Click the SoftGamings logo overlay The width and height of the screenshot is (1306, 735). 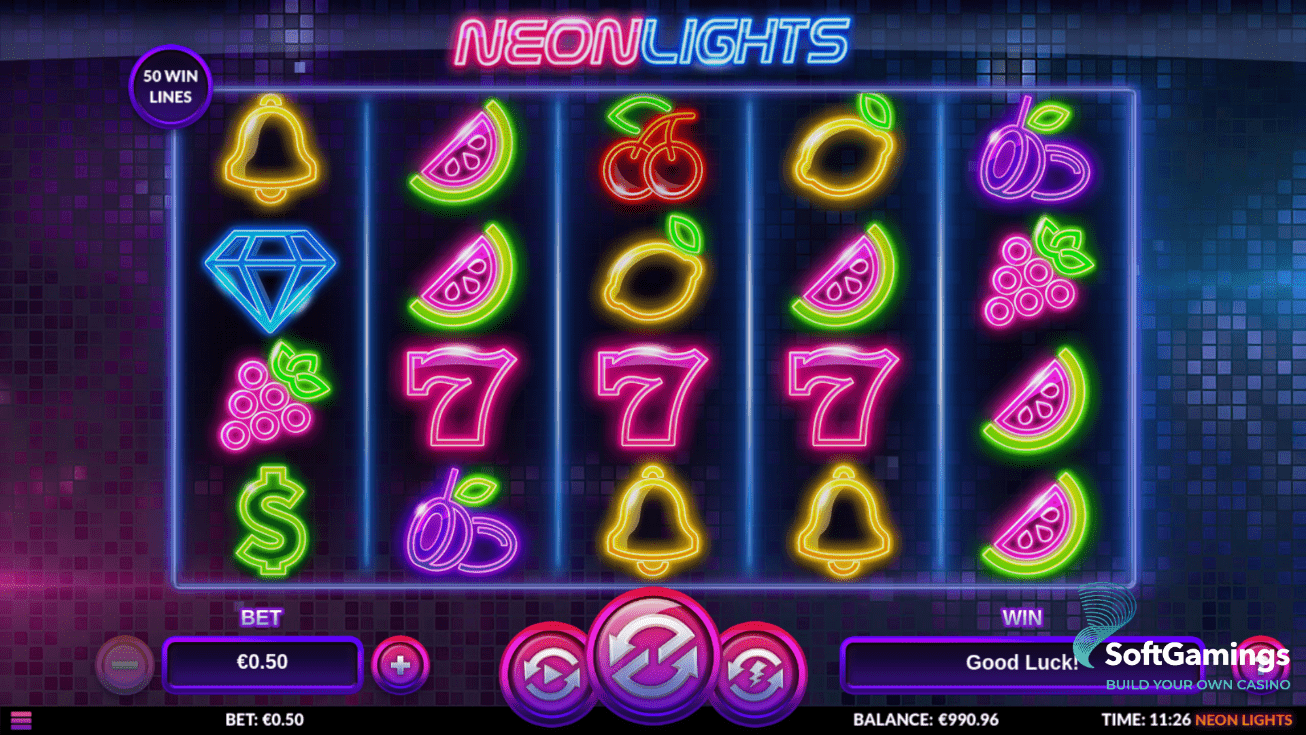[x=1195, y=658]
